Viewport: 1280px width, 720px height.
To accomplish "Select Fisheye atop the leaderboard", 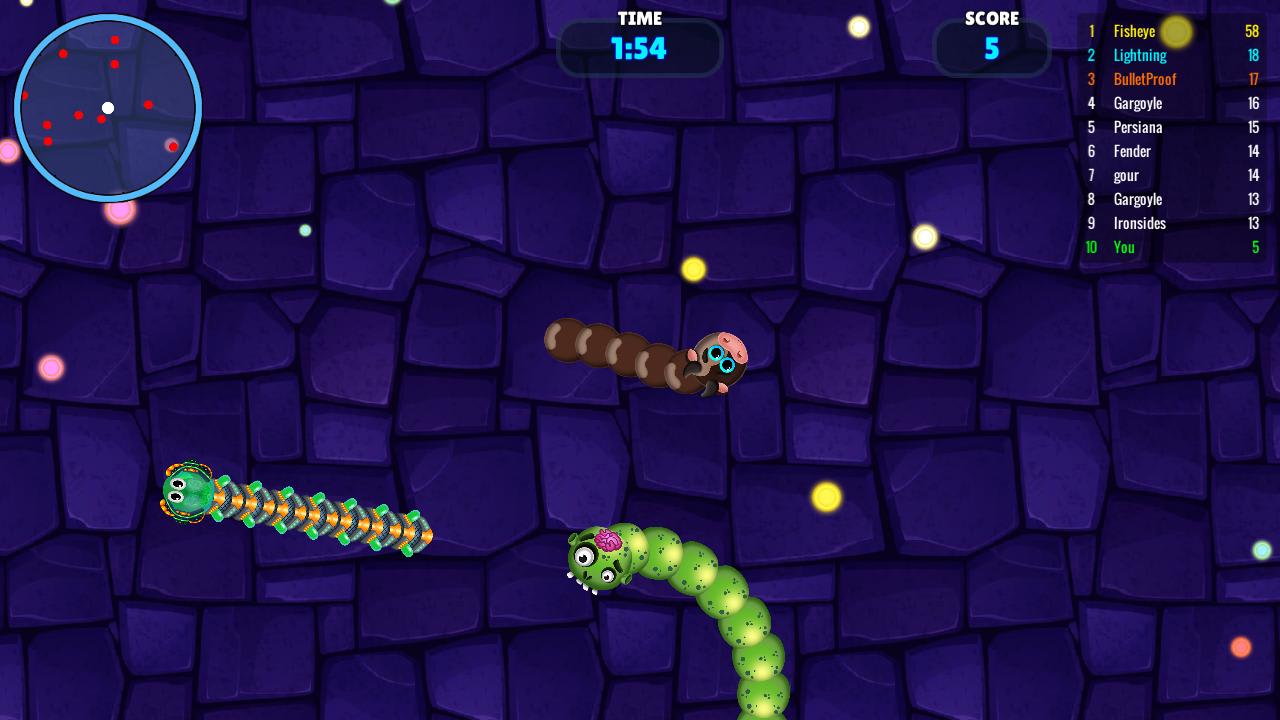I will point(1134,31).
